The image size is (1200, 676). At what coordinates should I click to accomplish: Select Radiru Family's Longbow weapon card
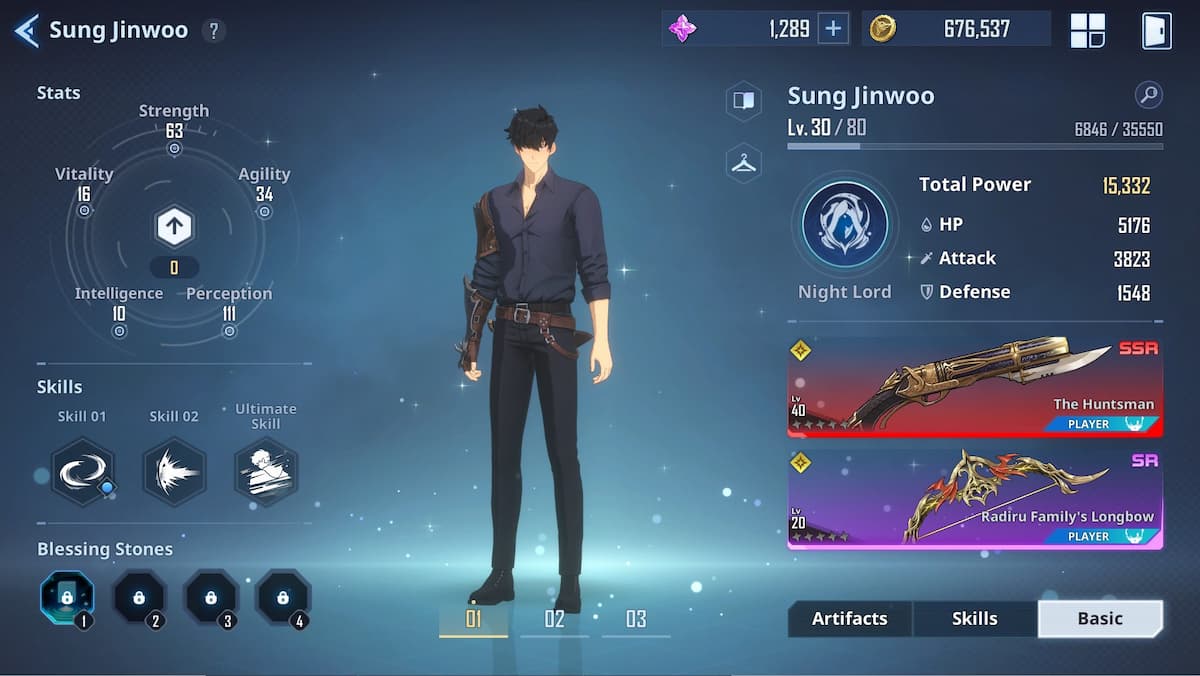(x=975, y=497)
